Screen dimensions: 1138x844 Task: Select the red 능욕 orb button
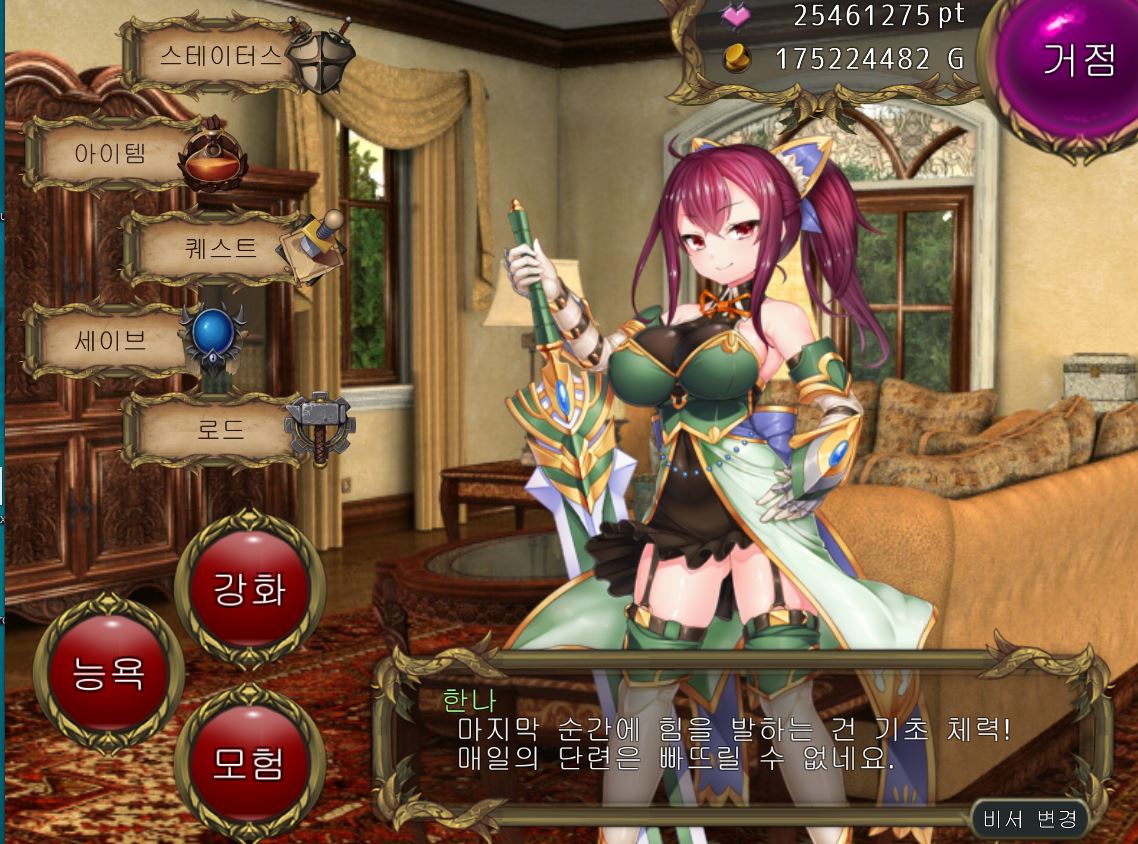click(x=108, y=672)
